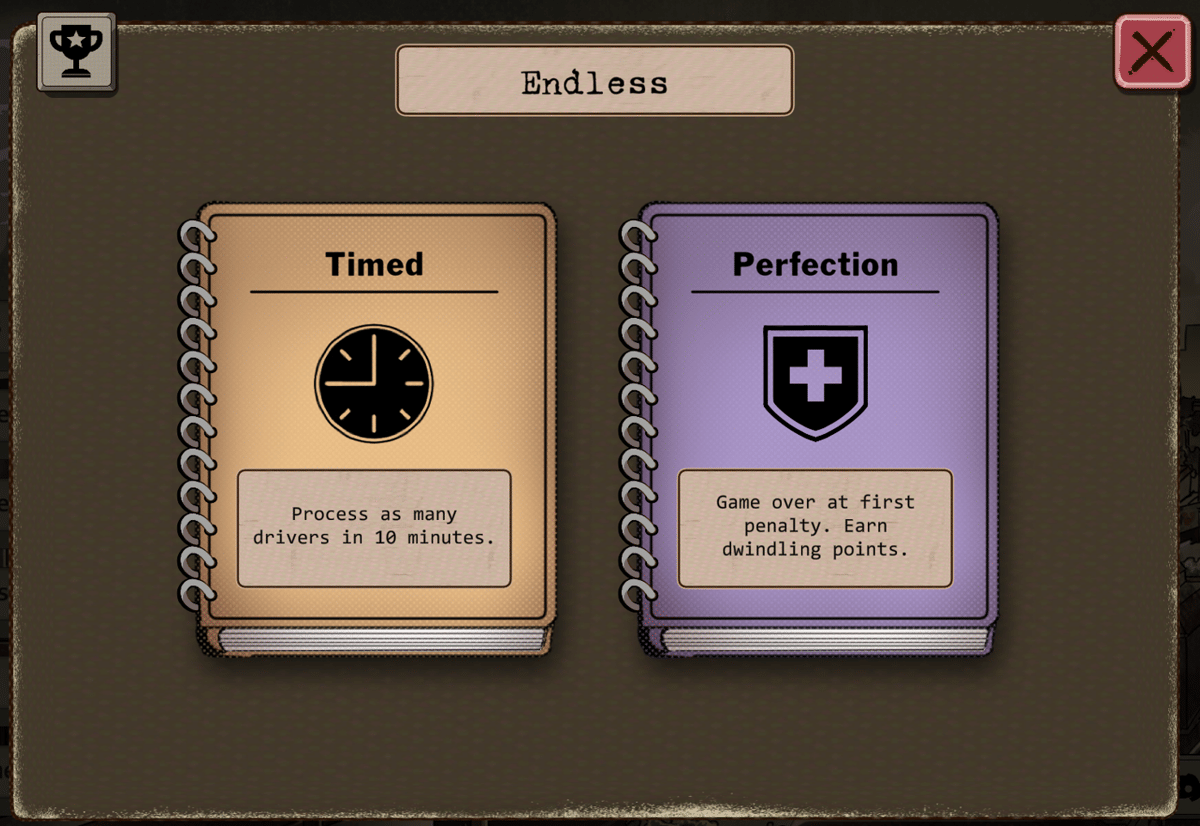Screen dimensions: 1200x826
Task: Close the Endless mode window
Action: pyautogui.click(x=1152, y=52)
